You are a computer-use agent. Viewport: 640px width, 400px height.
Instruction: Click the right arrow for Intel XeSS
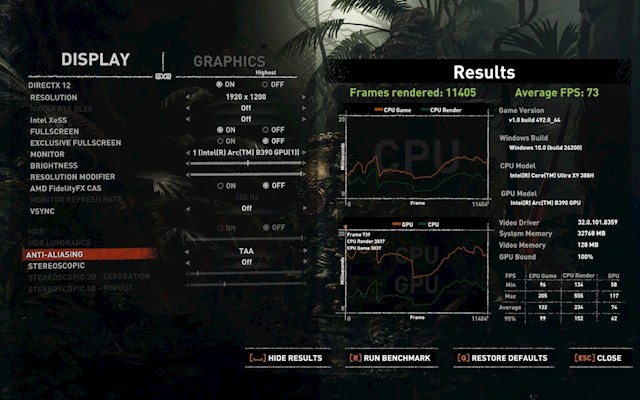tap(304, 119)
